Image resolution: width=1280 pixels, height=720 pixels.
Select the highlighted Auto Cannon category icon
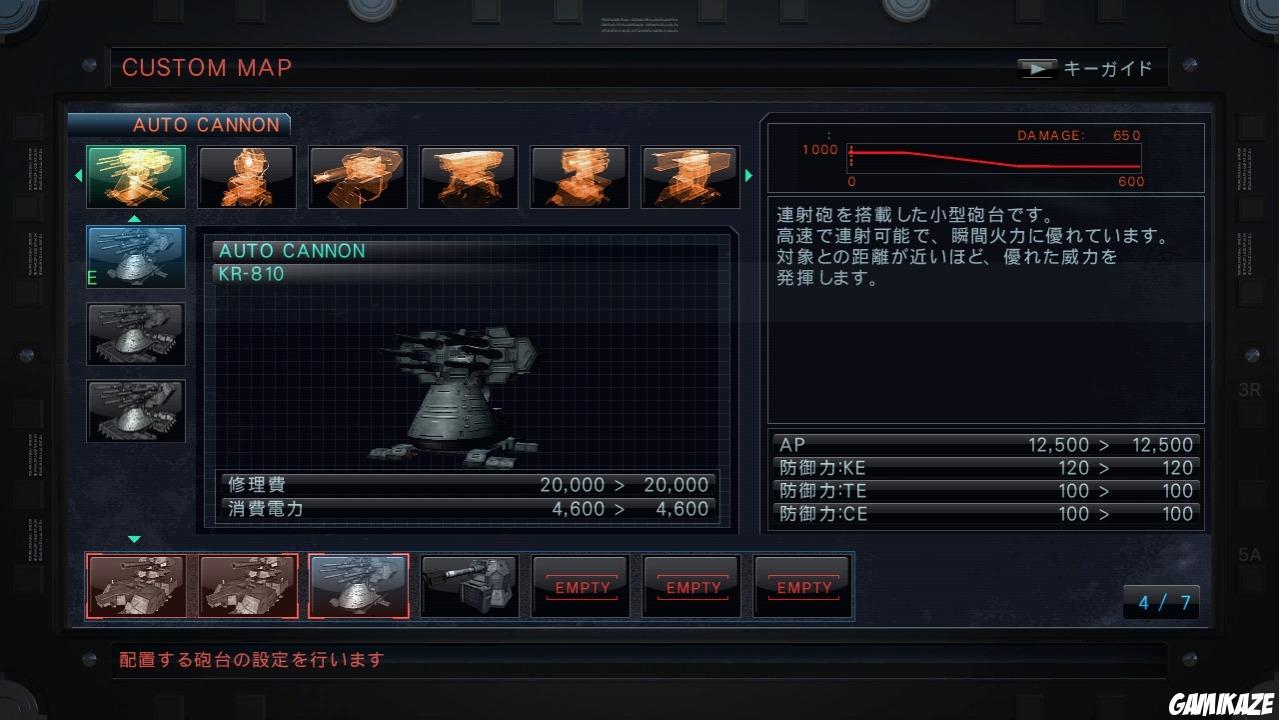pyautogui.click(x=135, y=176)
